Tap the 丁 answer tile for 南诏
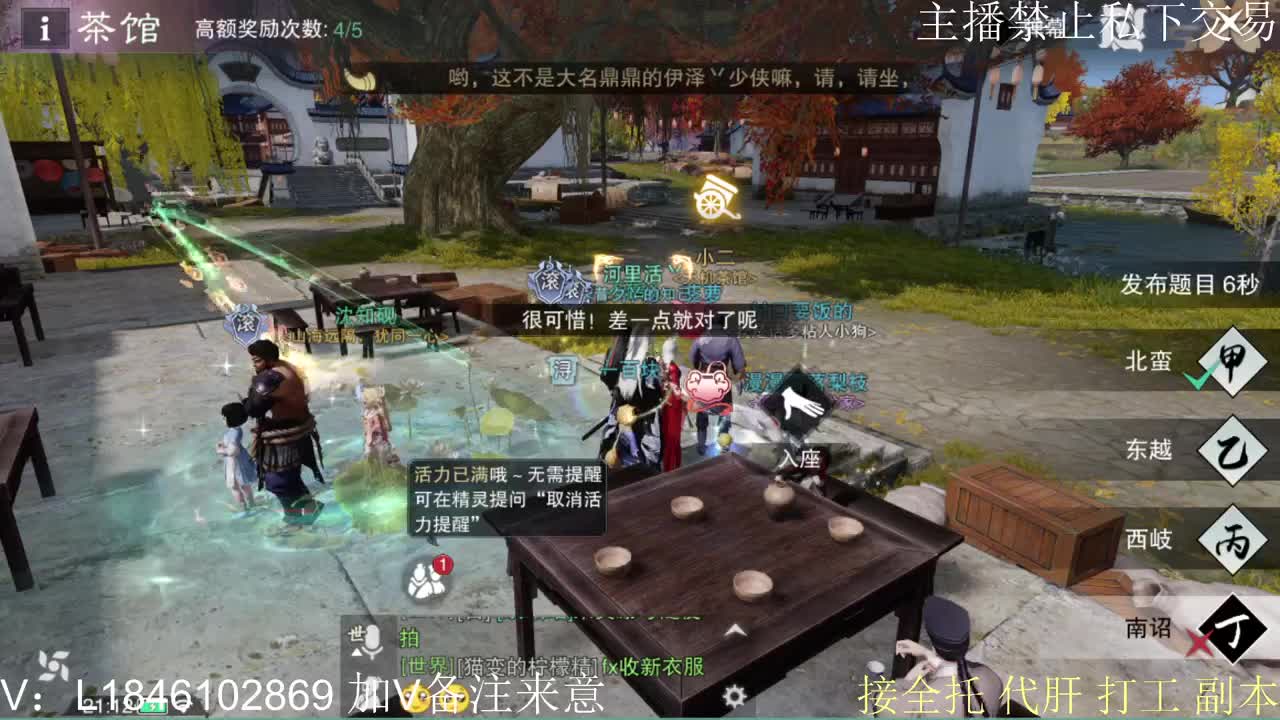The image size is (1280, 720). [1232, 629]
